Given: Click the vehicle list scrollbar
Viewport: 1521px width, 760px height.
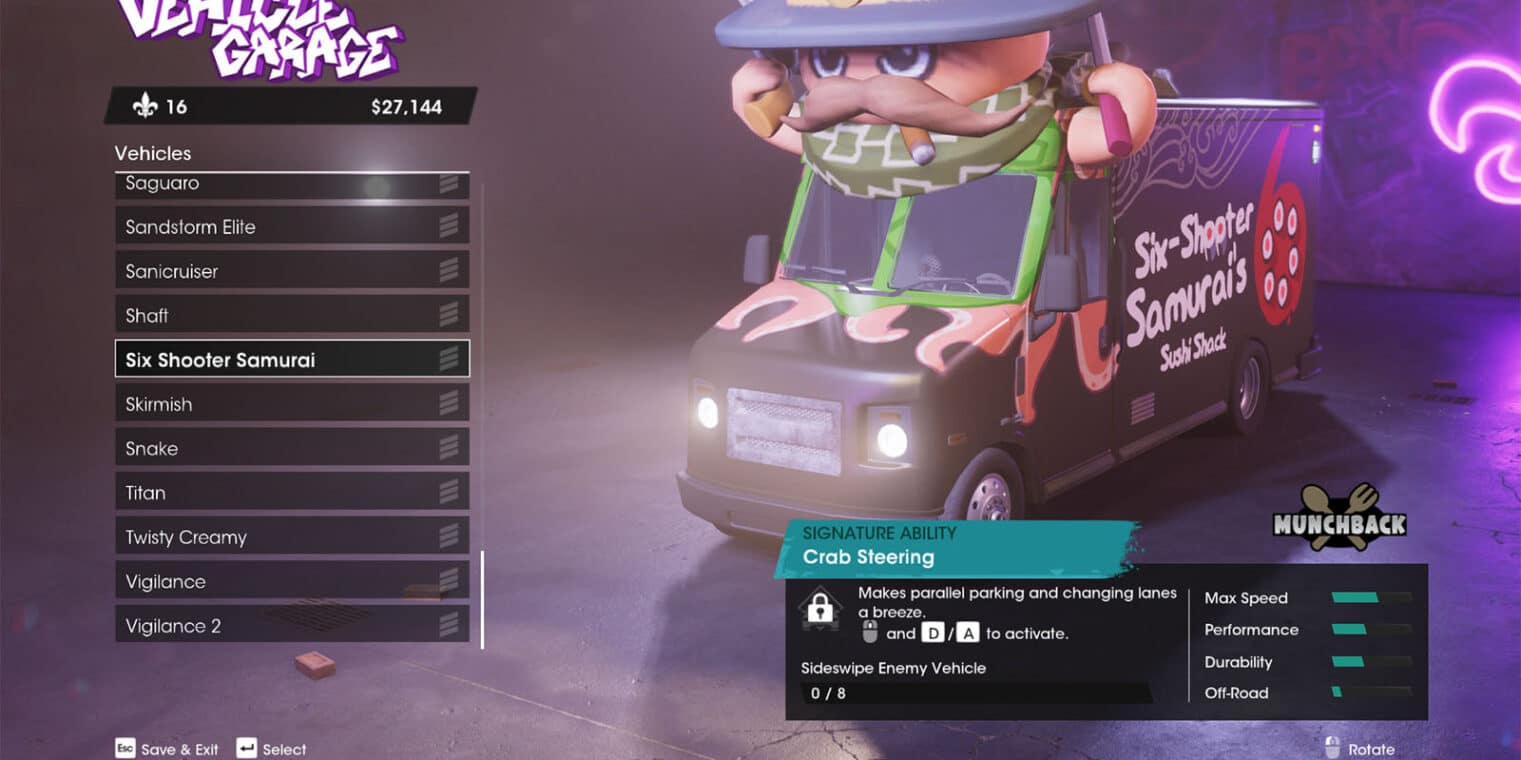Looking at the screenshot, I should tap(482, 600).
